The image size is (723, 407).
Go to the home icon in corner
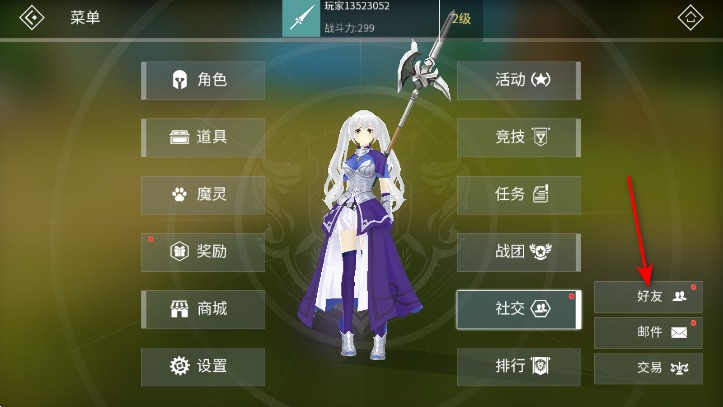click(x=691, y=19)
